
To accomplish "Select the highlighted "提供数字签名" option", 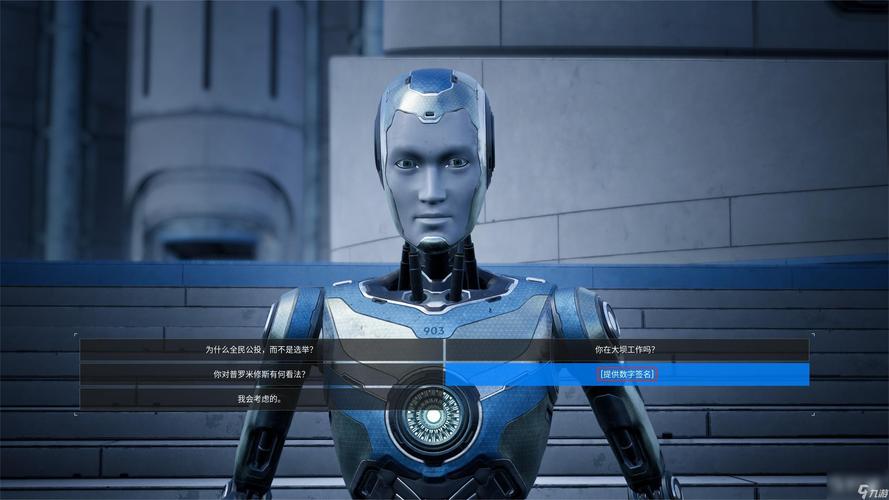I will click(627, 374).
